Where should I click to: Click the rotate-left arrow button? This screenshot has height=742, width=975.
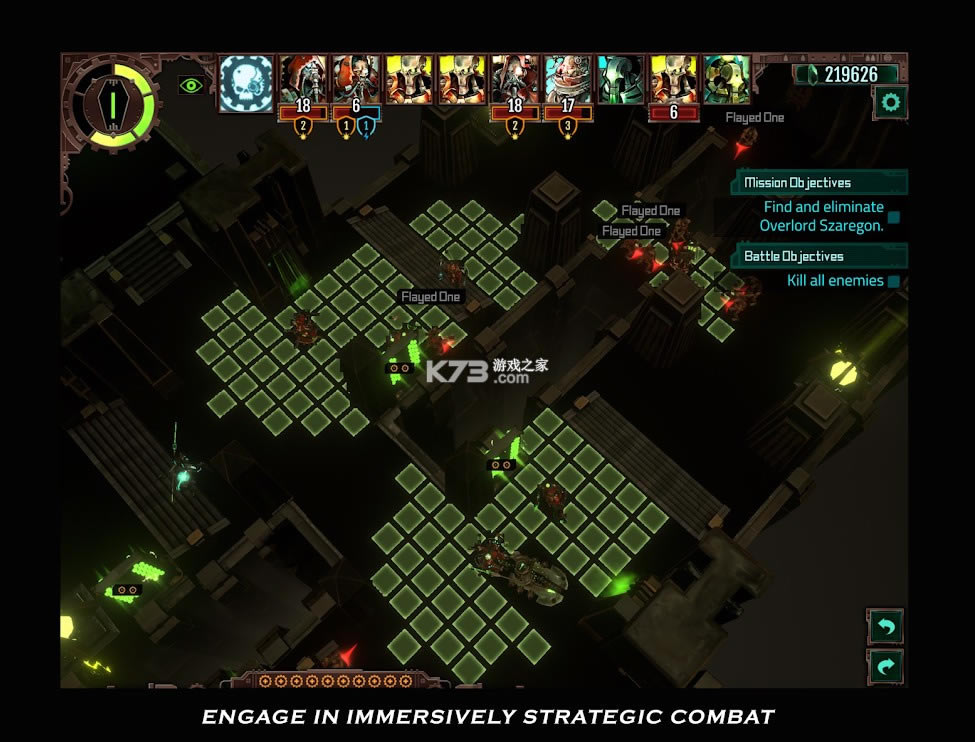coord(885,627)
